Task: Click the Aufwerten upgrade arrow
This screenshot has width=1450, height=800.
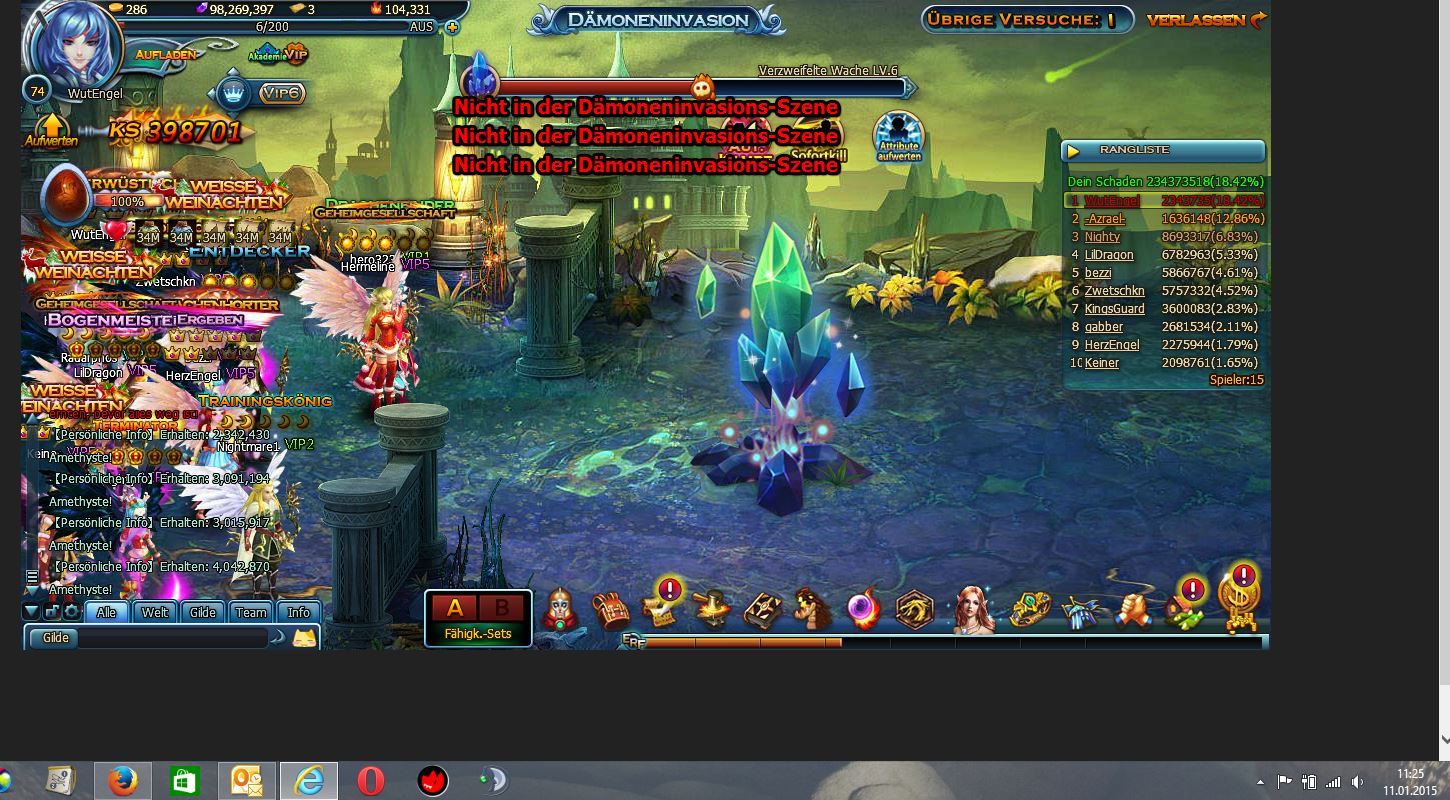Action: point(51,131)
